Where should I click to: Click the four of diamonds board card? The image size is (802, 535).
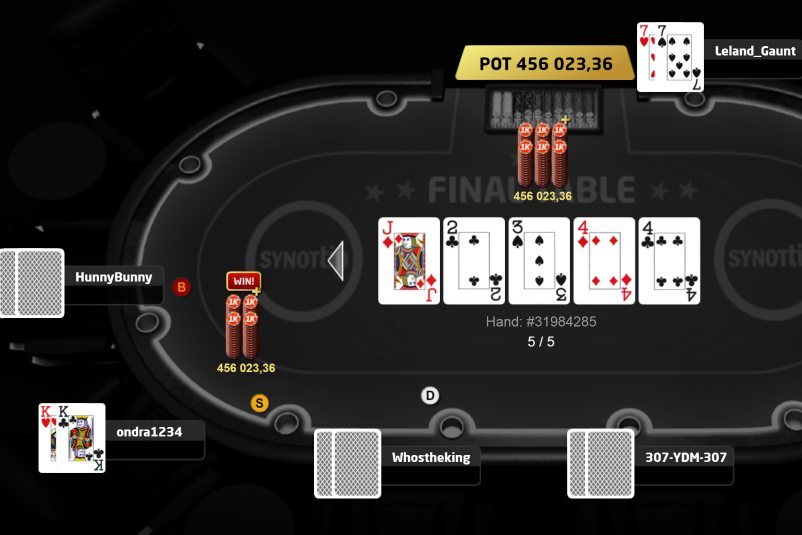[604, 261]
